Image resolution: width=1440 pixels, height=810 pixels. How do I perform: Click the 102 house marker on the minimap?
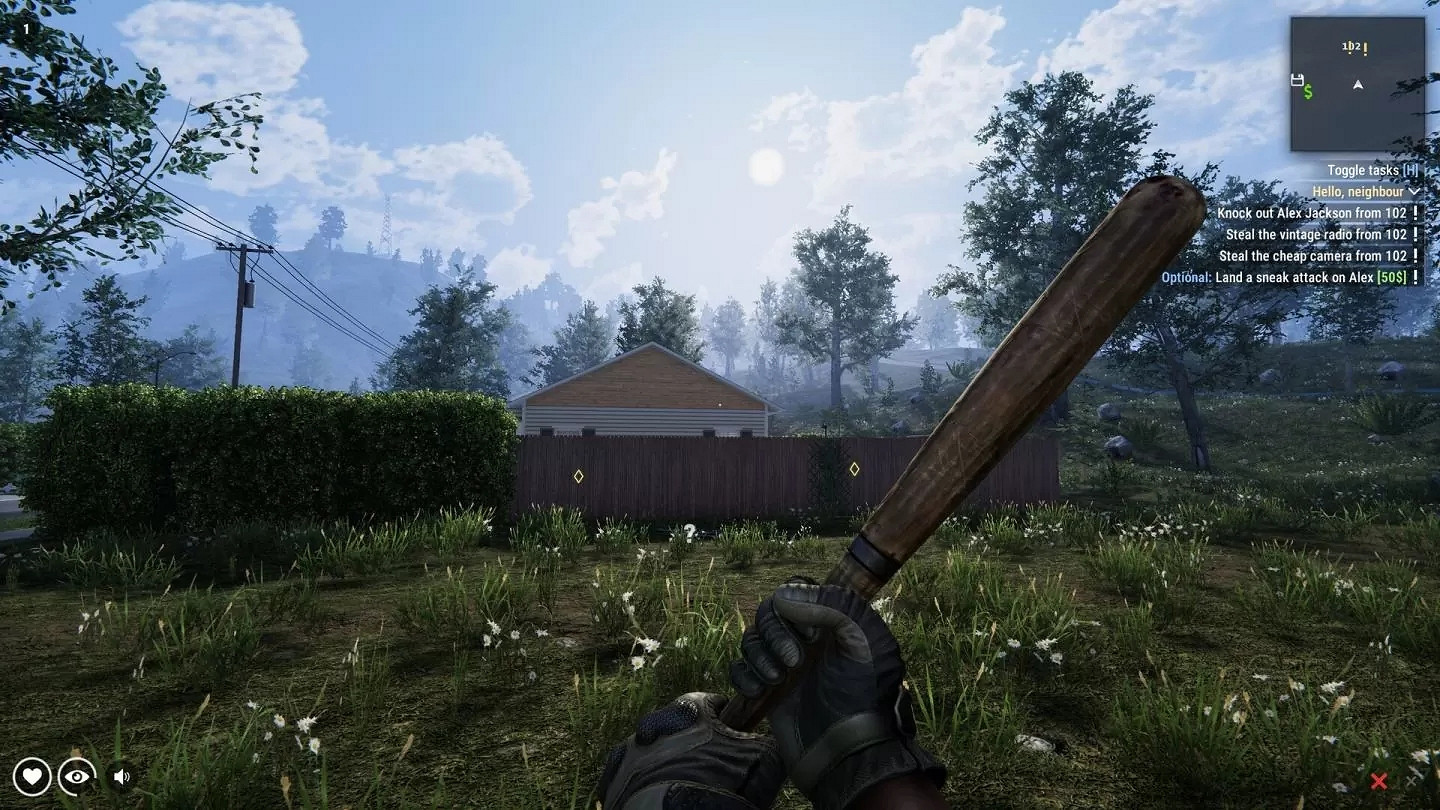(x=1350, y=46)
